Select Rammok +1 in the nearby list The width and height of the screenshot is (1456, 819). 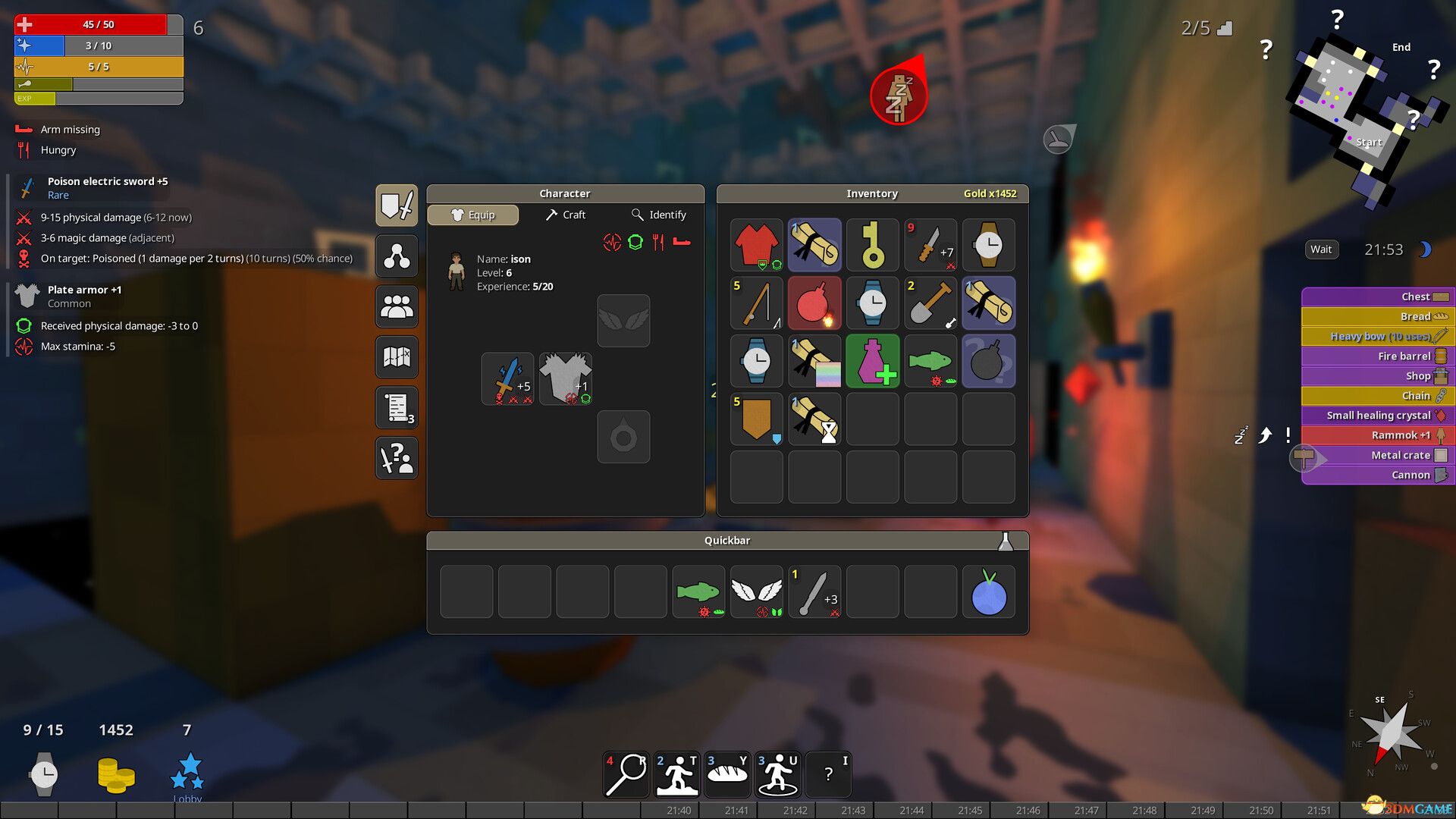[x=1377, y=435]
